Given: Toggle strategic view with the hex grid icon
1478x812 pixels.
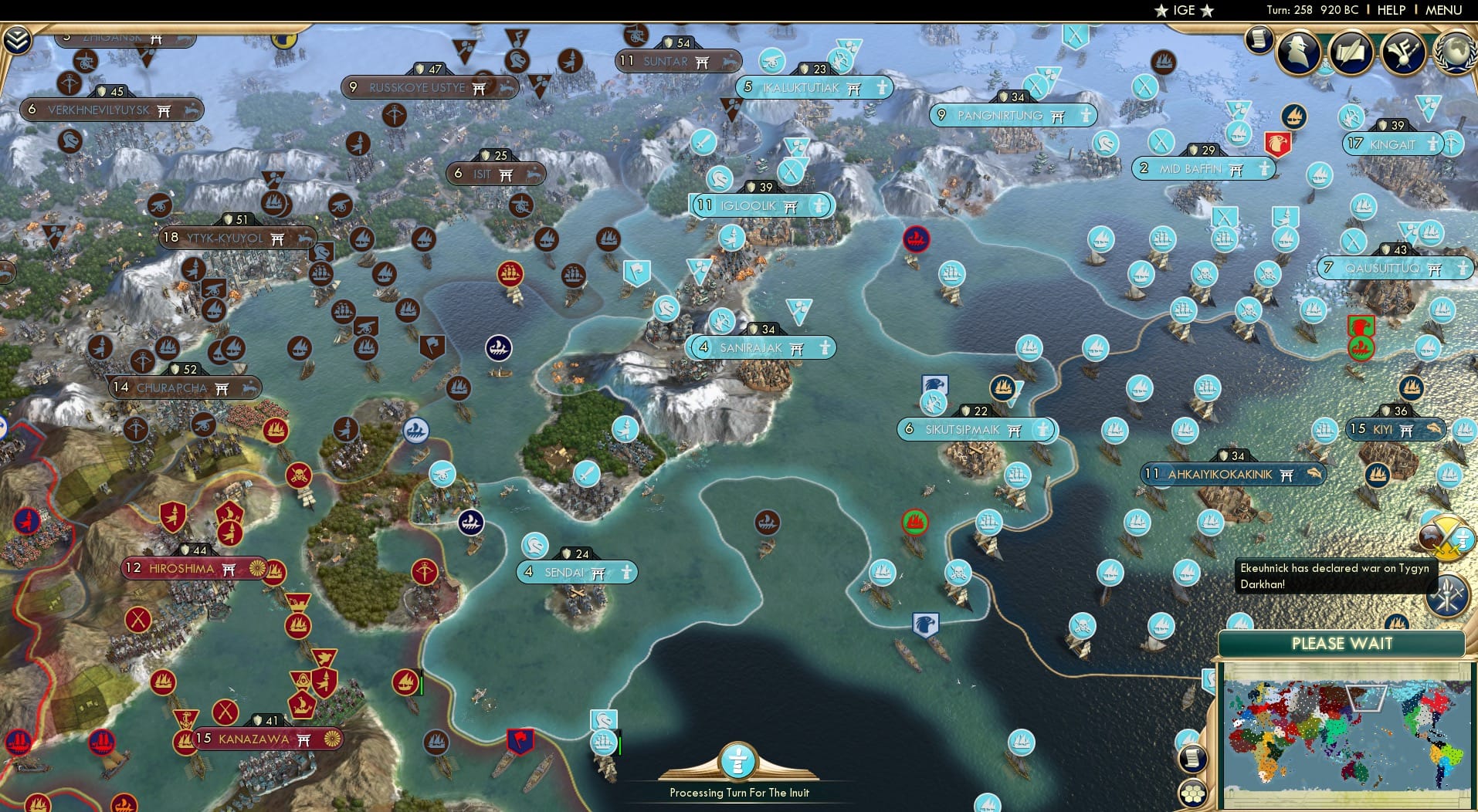Looking at the screenshot, I should coord(1192,793).
